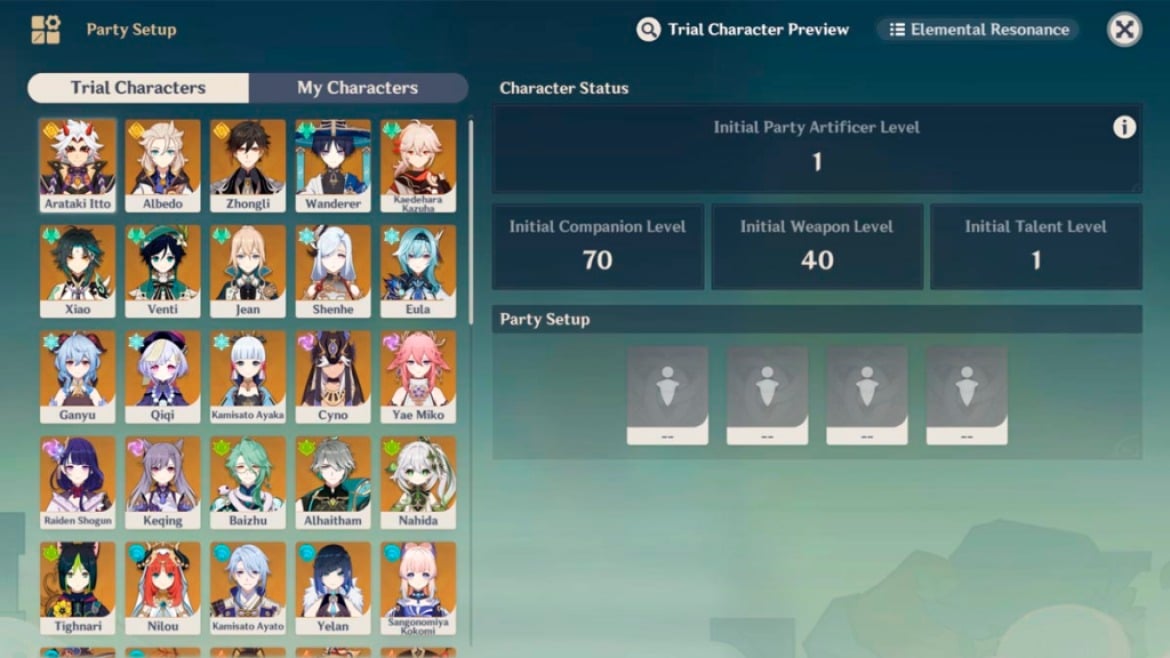Image resolution: width=1170 pixels, height=658 pixels.
Task: Select the Tighnari character card
Action: [77, 587]
